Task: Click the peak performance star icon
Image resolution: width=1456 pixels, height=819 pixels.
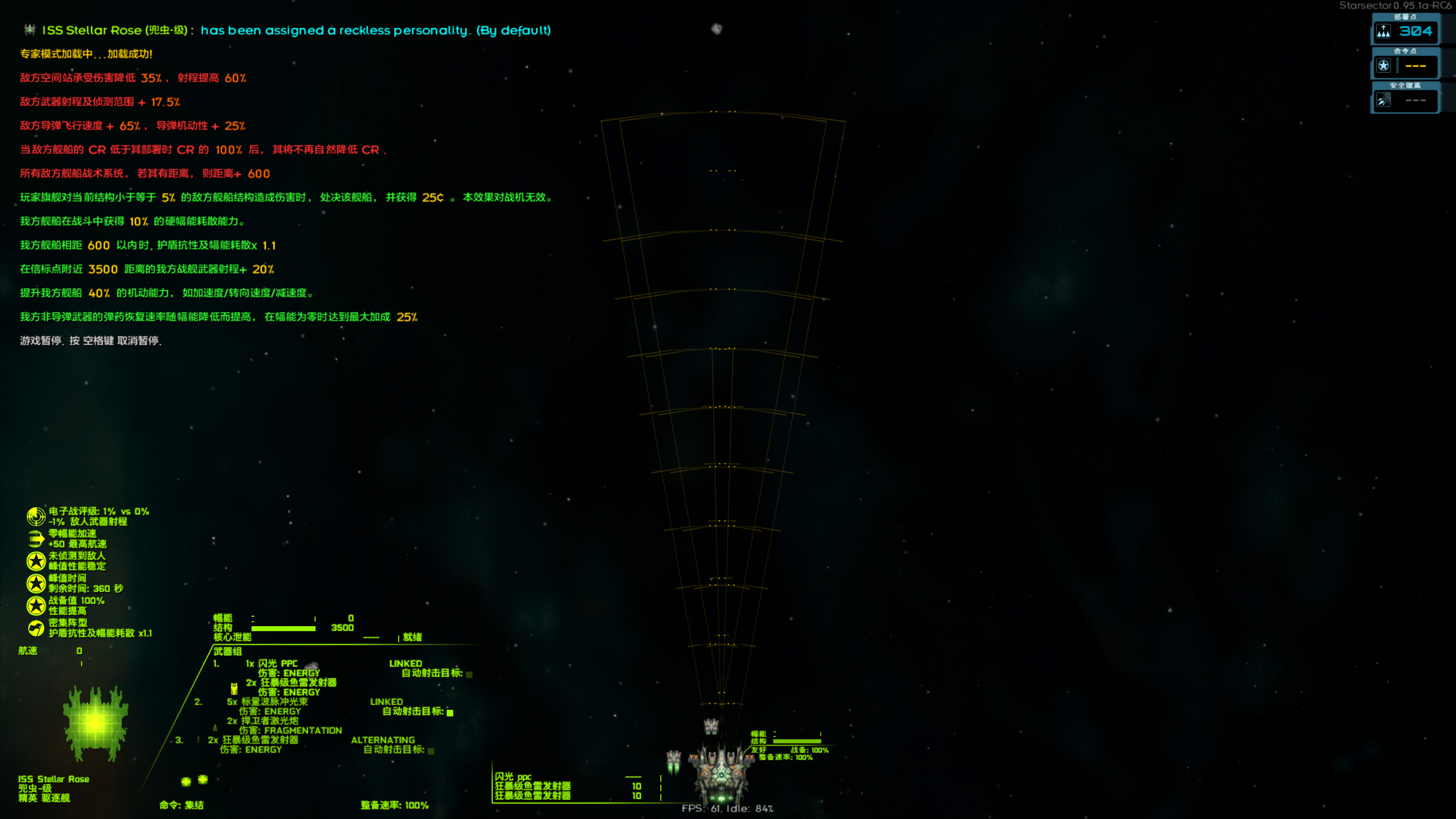Action: tap(35, 560)
